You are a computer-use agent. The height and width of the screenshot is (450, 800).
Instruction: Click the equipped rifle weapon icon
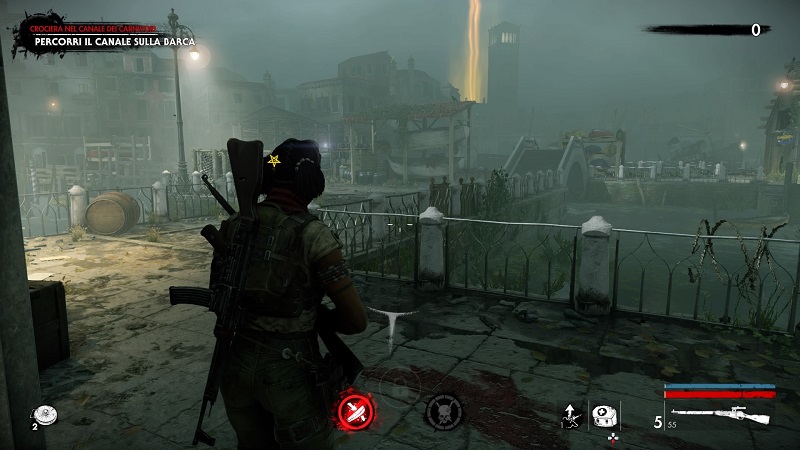[x=719, y=415]
